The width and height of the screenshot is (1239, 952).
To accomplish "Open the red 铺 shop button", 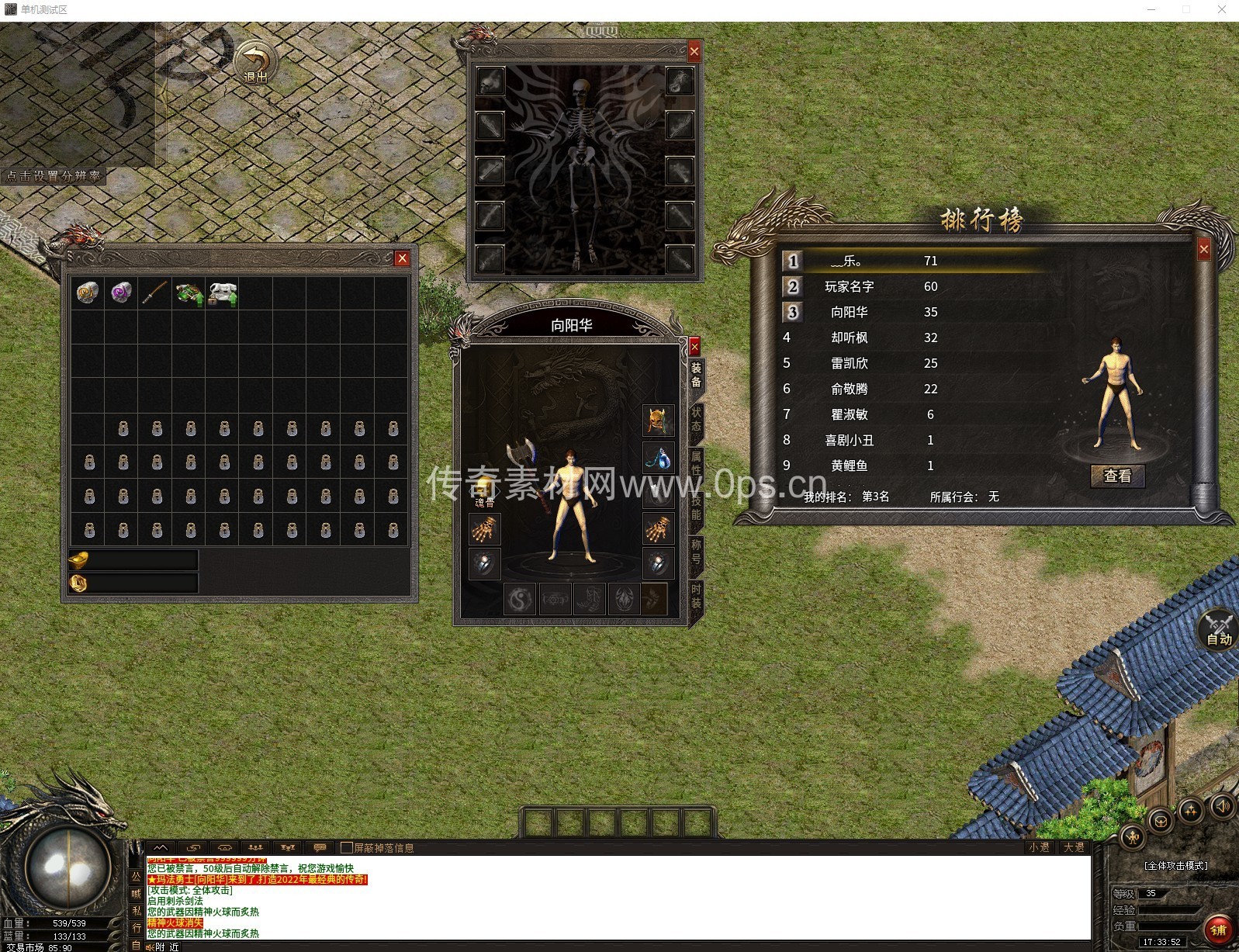I will click(1219, 929).
